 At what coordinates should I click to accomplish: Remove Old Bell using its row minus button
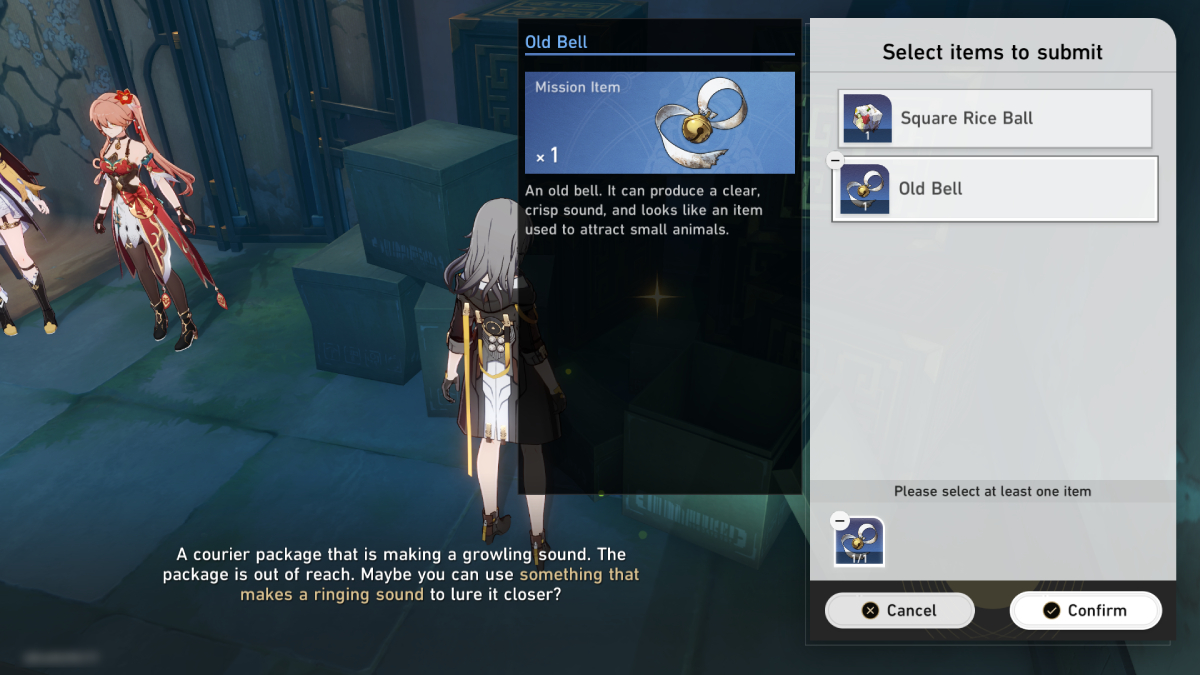tap(836, 161)
